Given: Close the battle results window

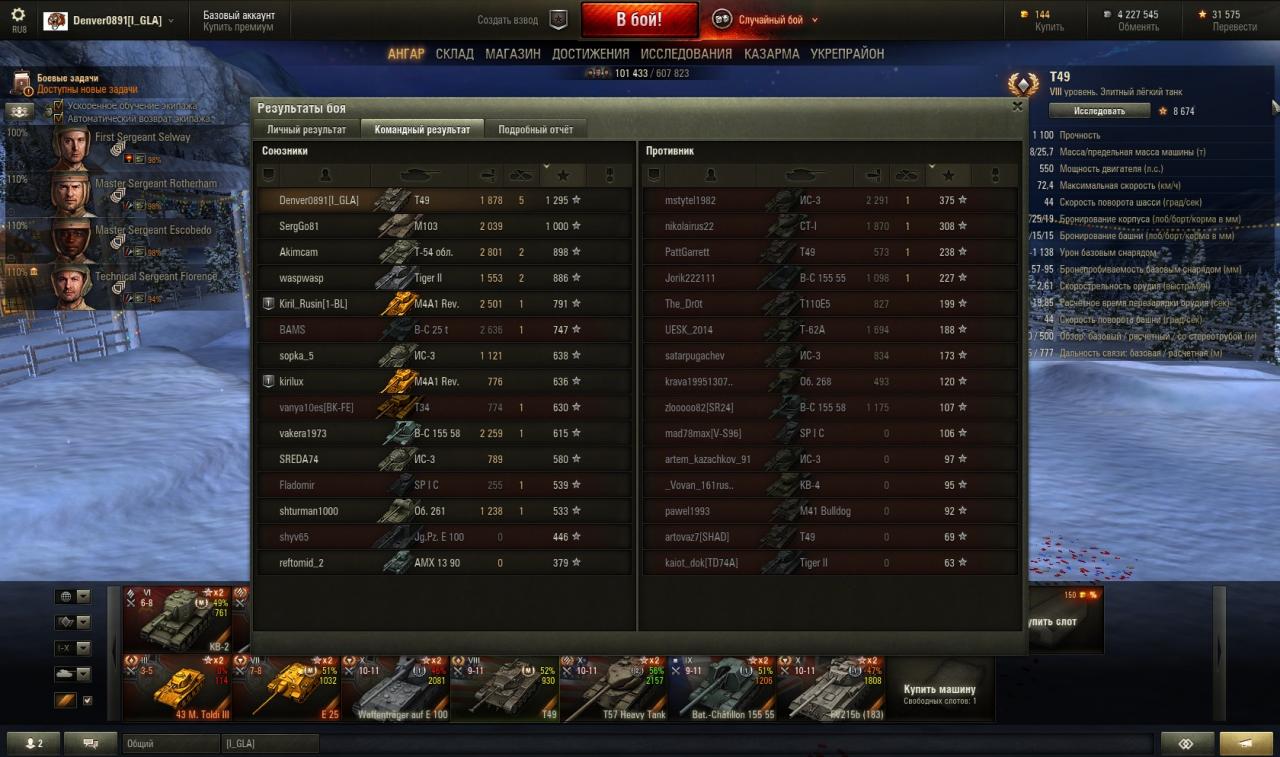Looking at the screenshot, I should (x=1017, y=106).
